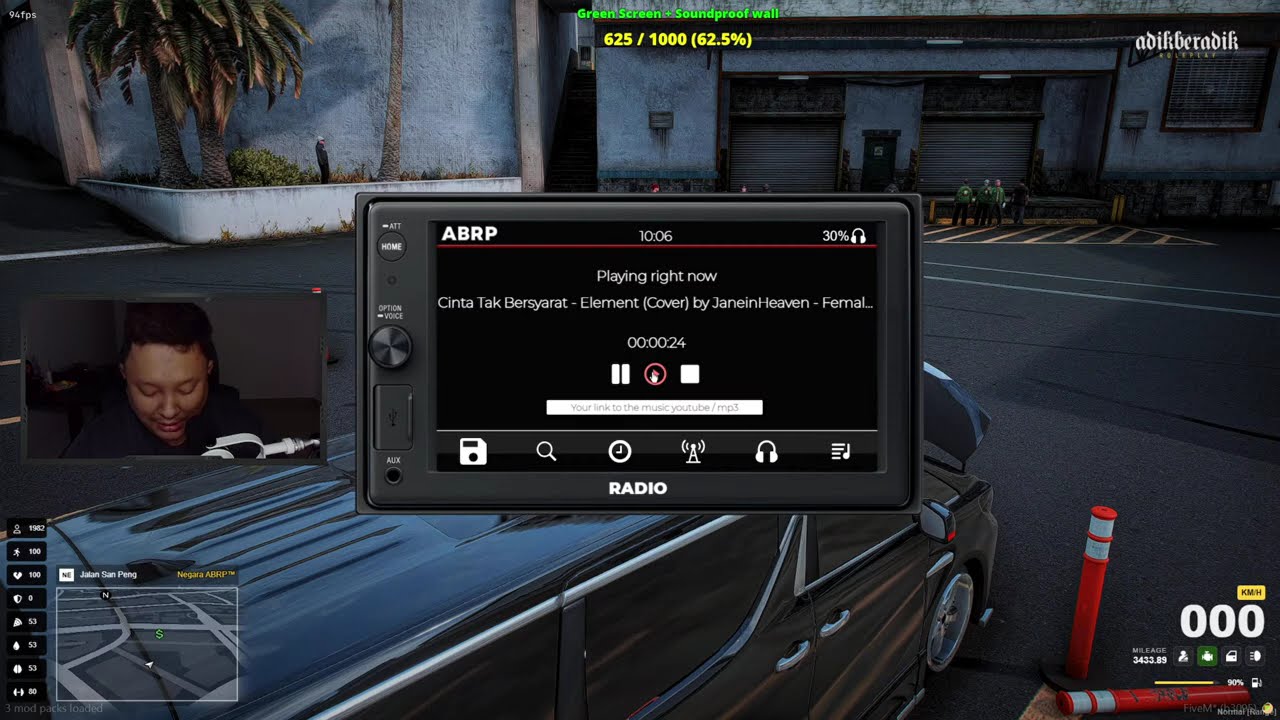Click the radio's volume knob

pyautogui.click(x=390, y=347)
